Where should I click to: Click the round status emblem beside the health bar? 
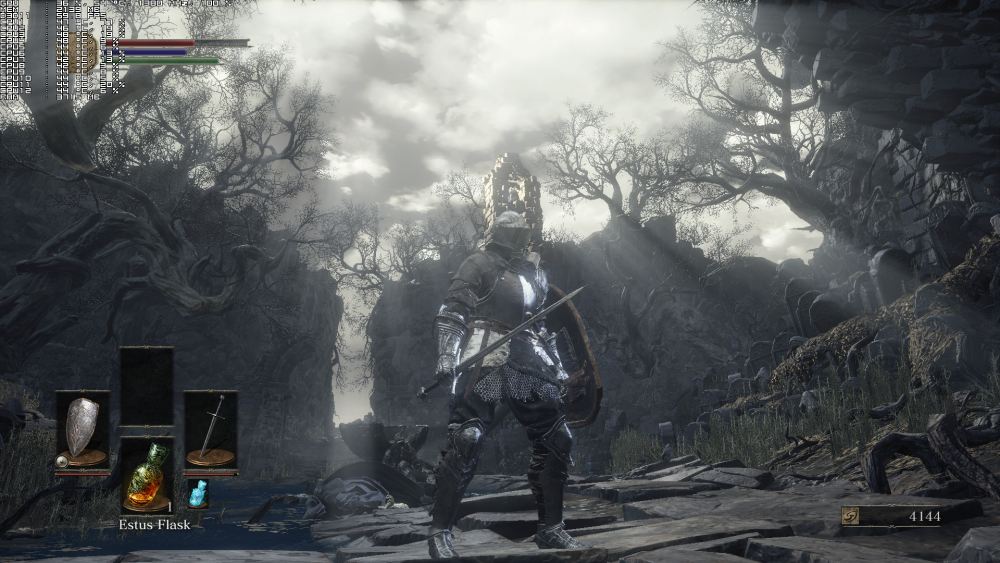84,52
